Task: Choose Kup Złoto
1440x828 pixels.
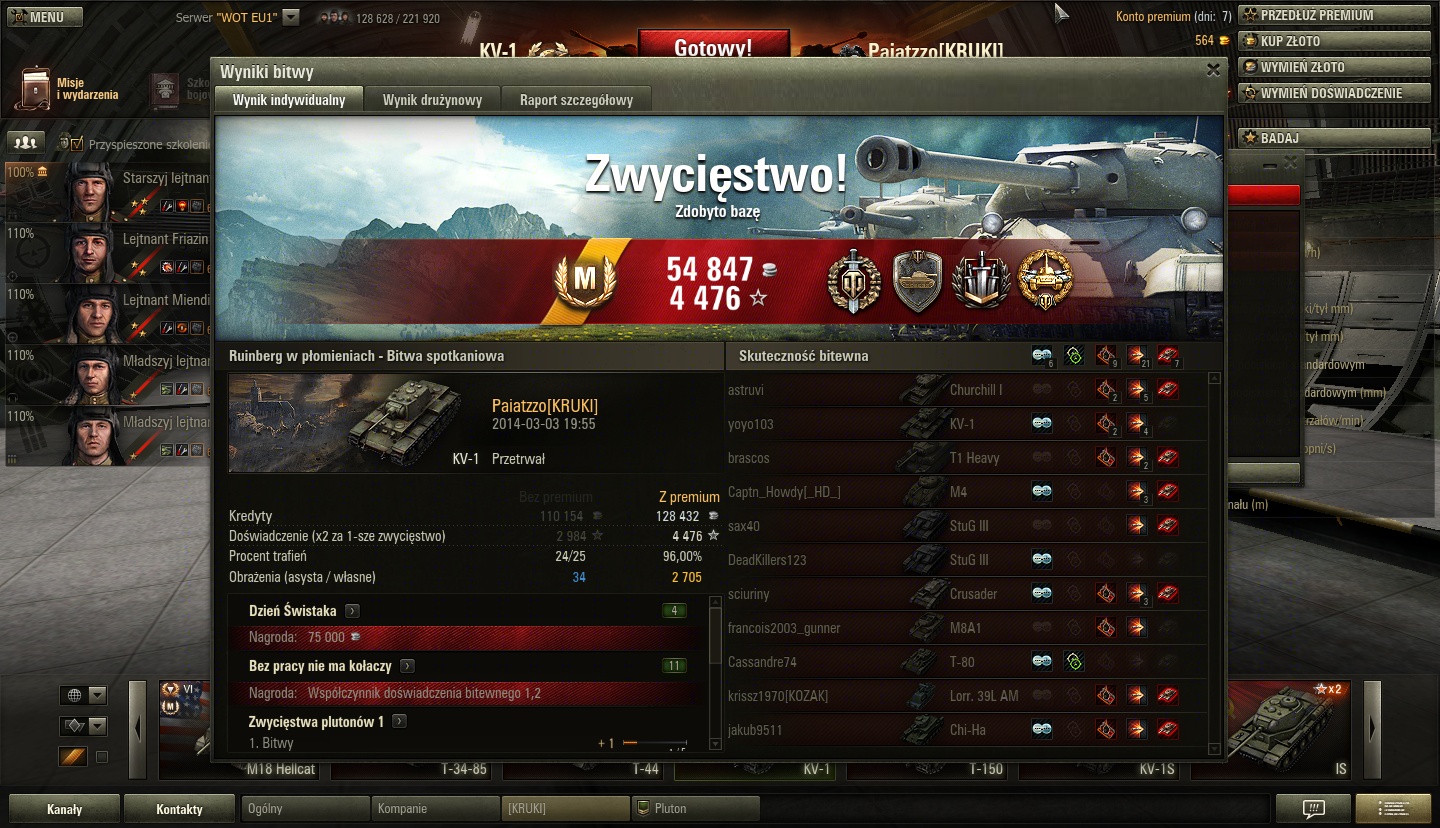Action: (1334, 41)
